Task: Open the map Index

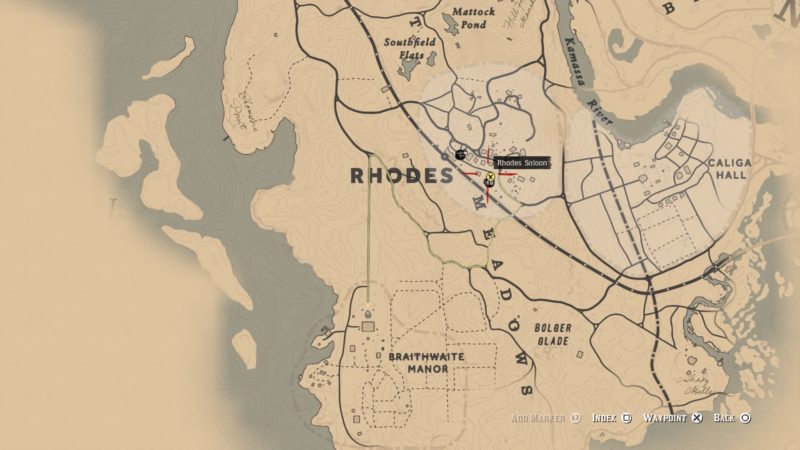Action: [610, 417]
